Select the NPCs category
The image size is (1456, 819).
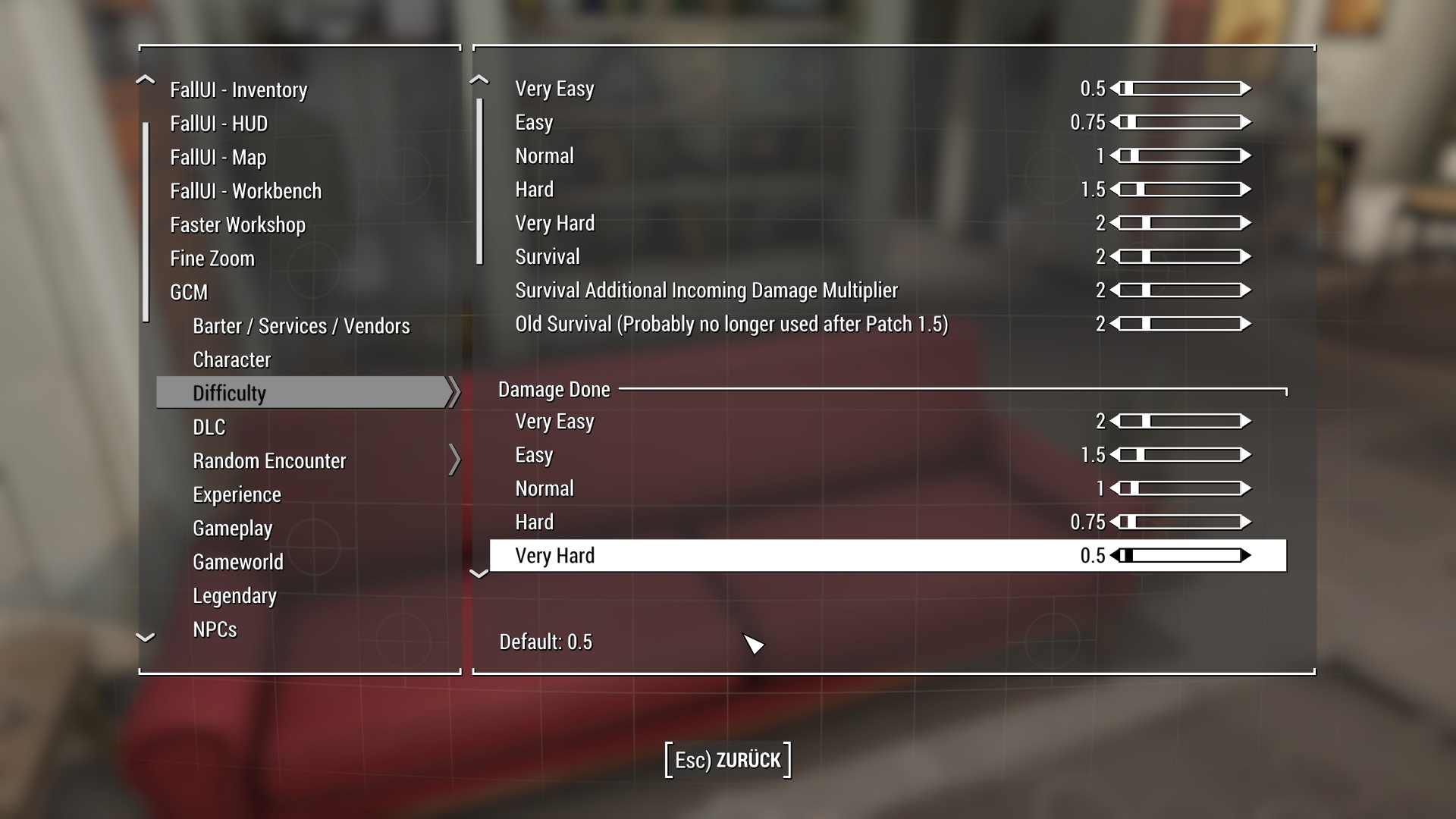(215, 629)
